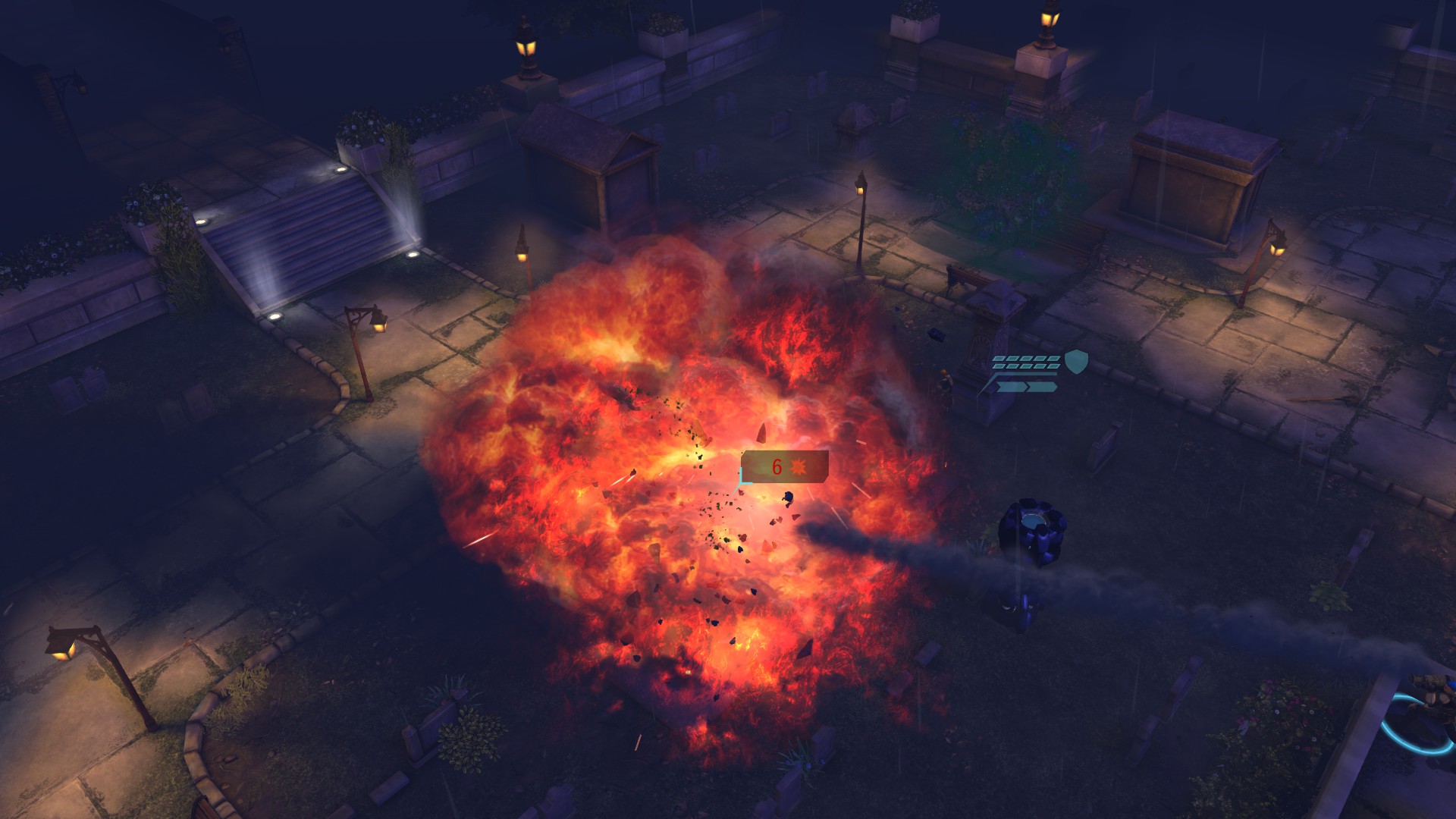
Task: Click the chevron divider in the move bar
Action: tap(1028, 388)
